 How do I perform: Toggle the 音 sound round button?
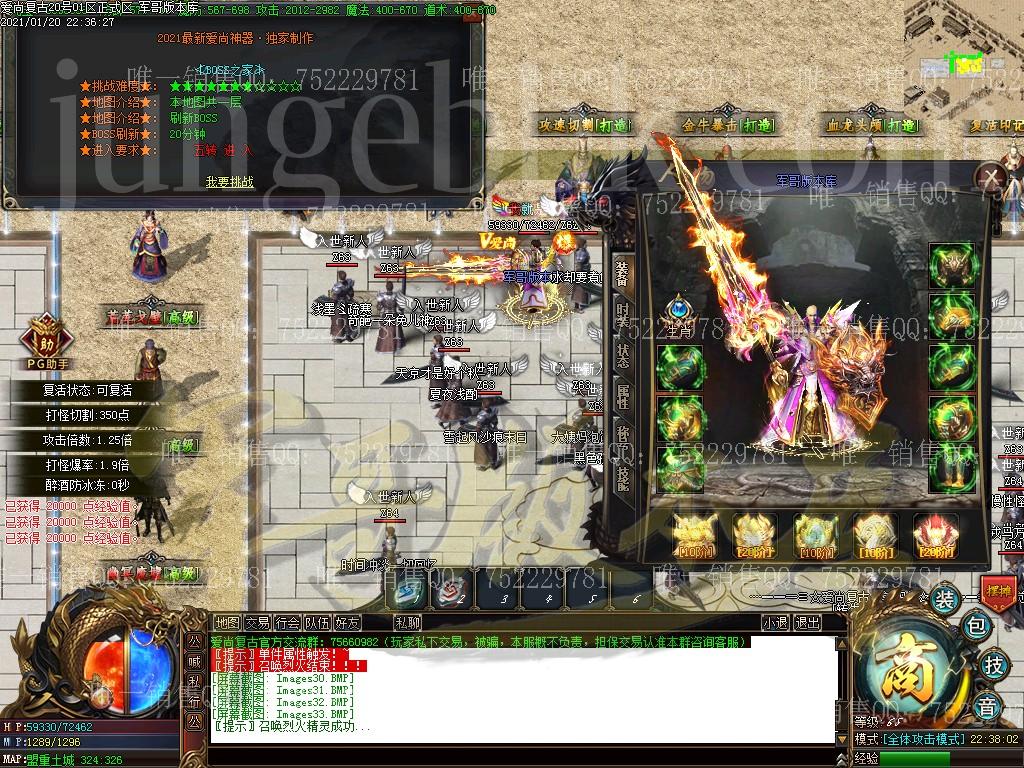987,708
